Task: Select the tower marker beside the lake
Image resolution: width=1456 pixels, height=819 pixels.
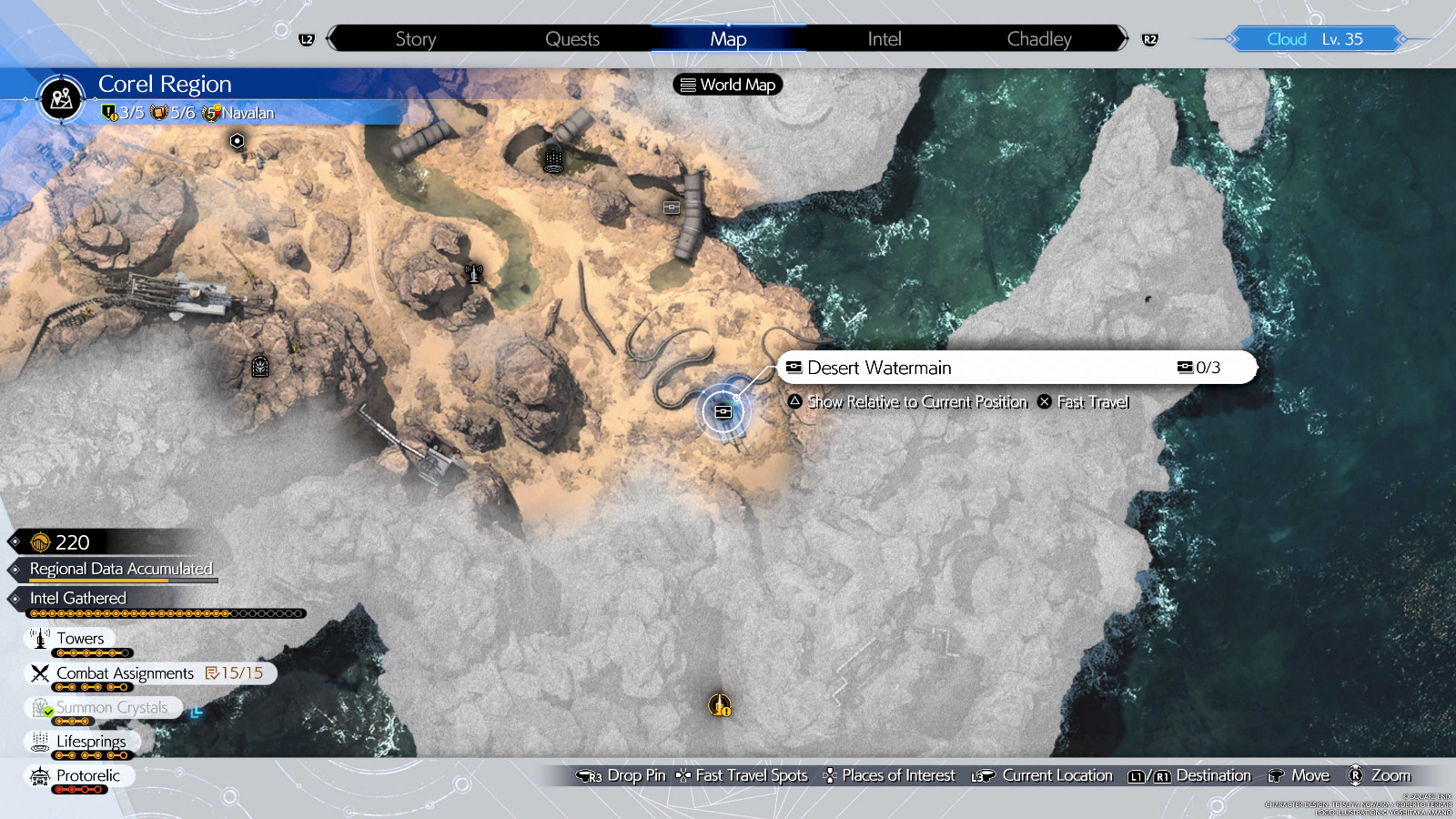Action: pos(472,273)
